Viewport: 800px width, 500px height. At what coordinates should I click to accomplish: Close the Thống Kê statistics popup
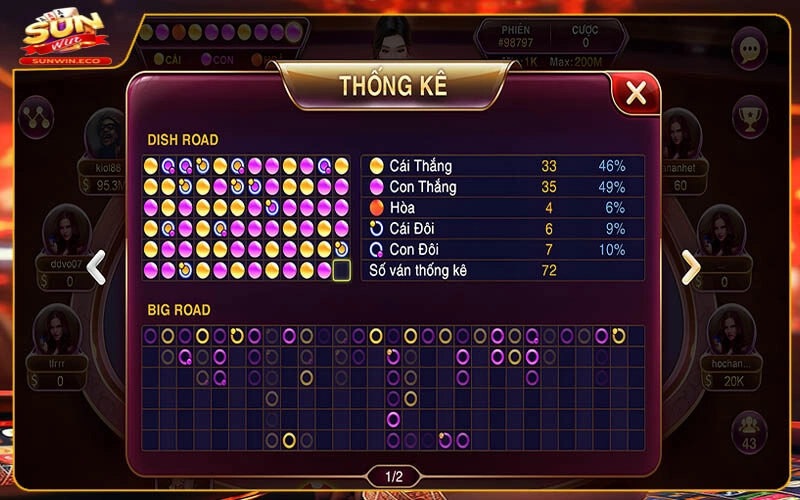[x=635, y=94]
